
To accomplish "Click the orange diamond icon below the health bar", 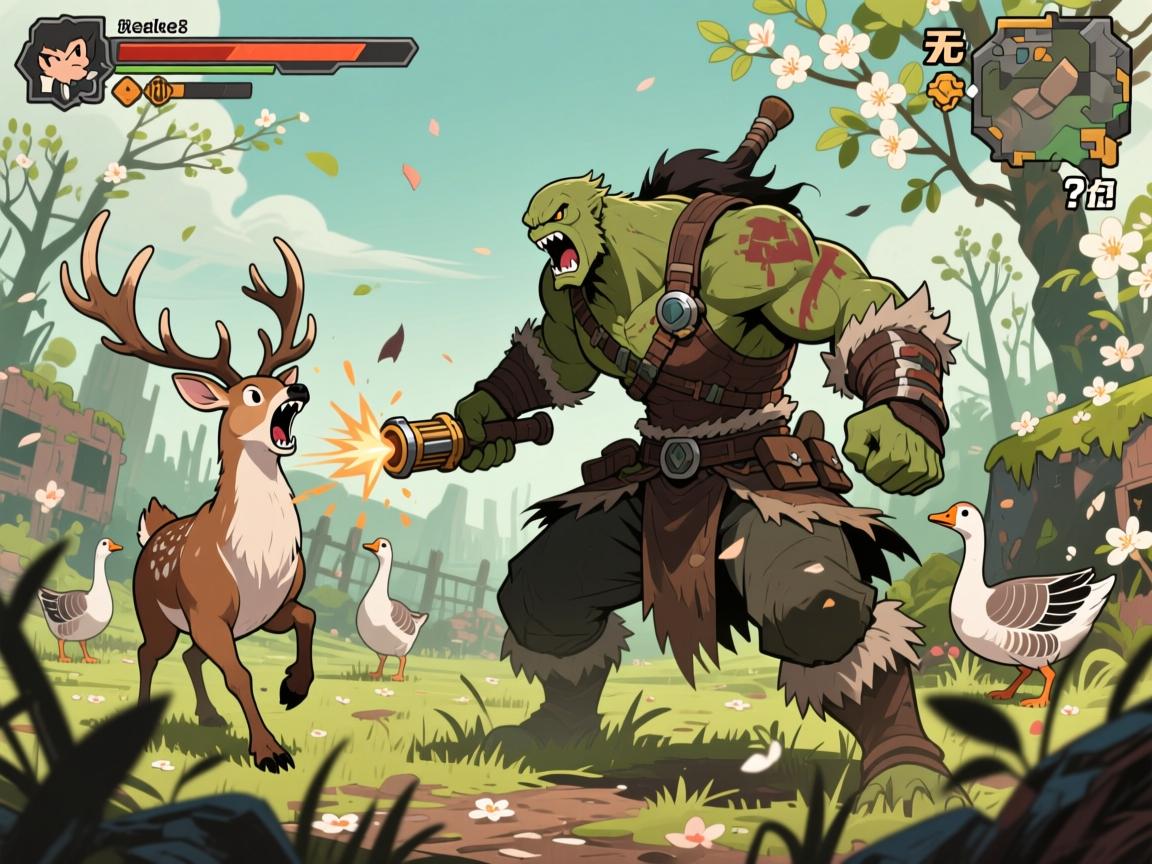I will (128, 92).
